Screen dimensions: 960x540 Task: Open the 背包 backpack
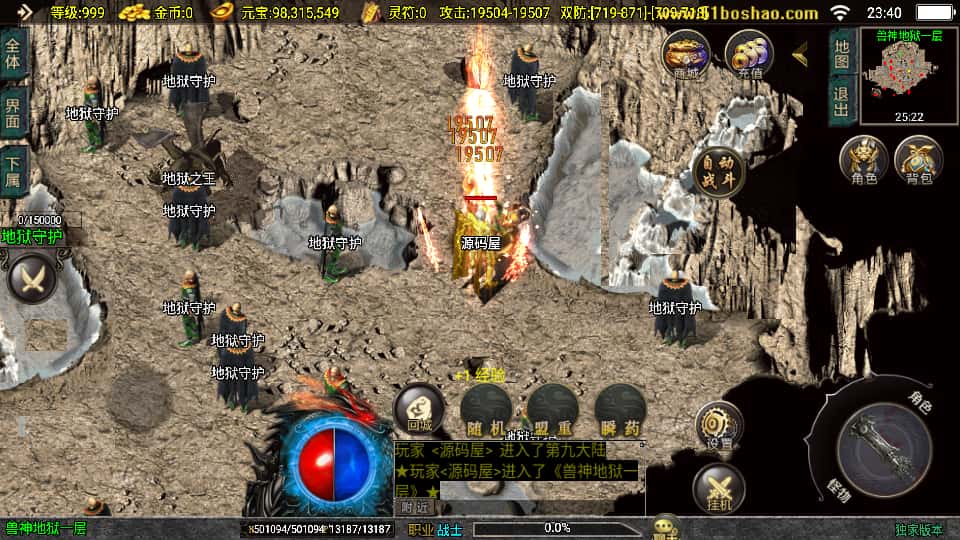pos(918,161)
